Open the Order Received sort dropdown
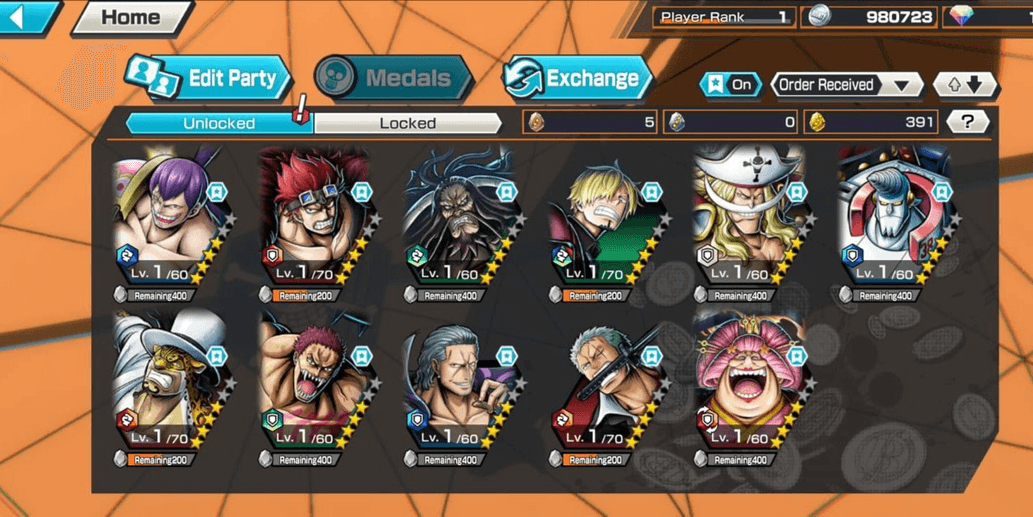This screenshot has width=1033, height=517. [846, 85]
